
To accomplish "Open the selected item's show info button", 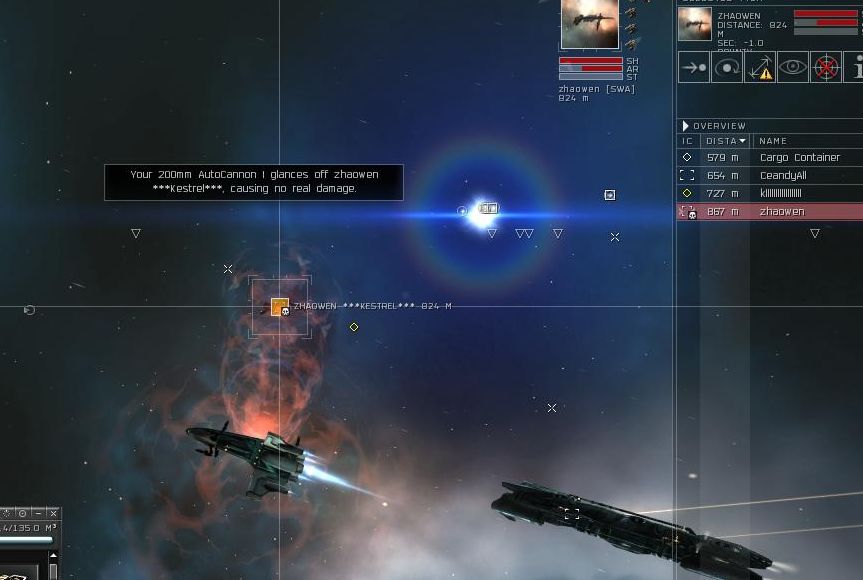I will coord(855,68).
